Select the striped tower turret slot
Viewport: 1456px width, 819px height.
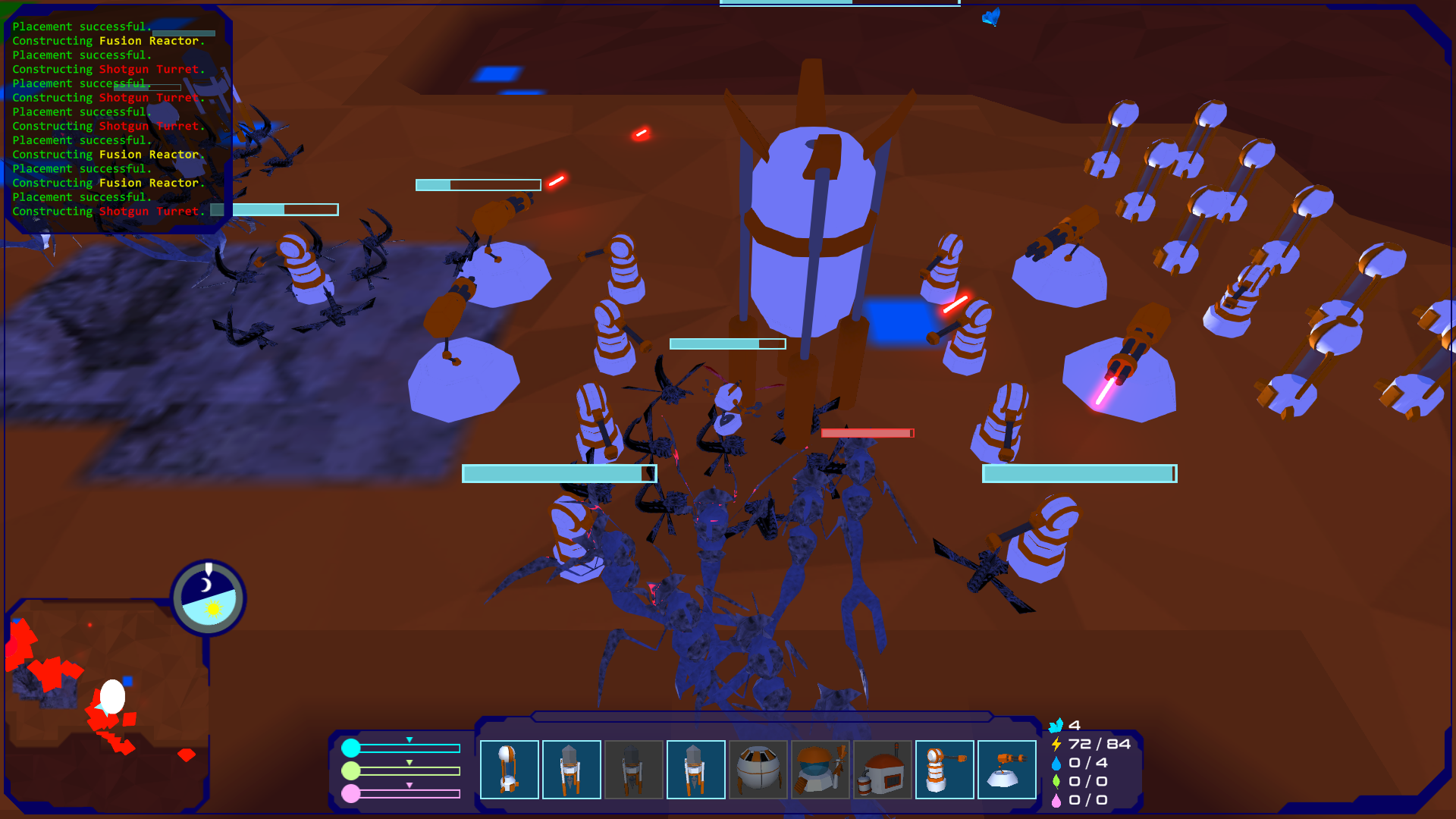945,770
